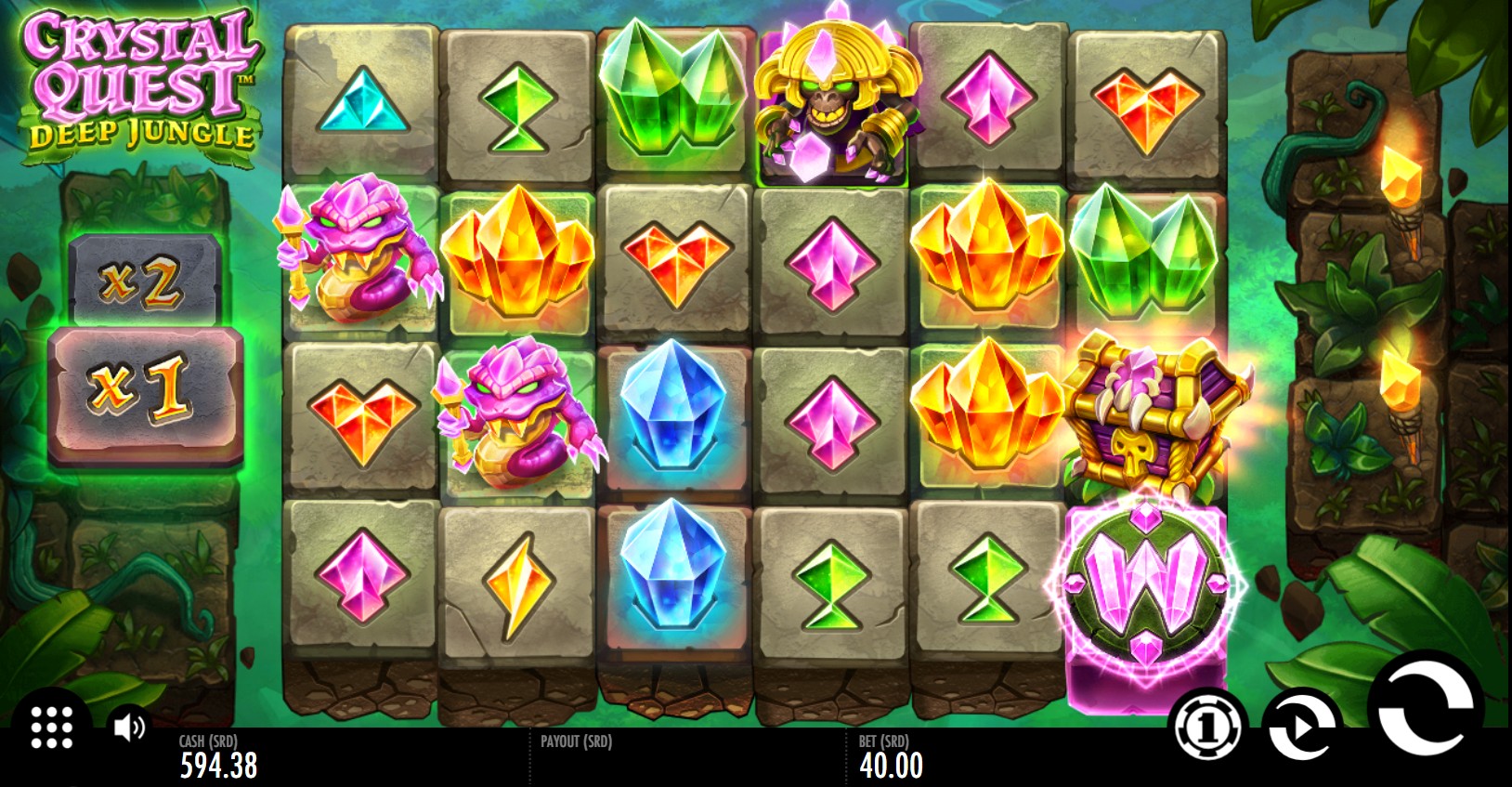Toggle sound off using the speaker control

pos(129,729)
